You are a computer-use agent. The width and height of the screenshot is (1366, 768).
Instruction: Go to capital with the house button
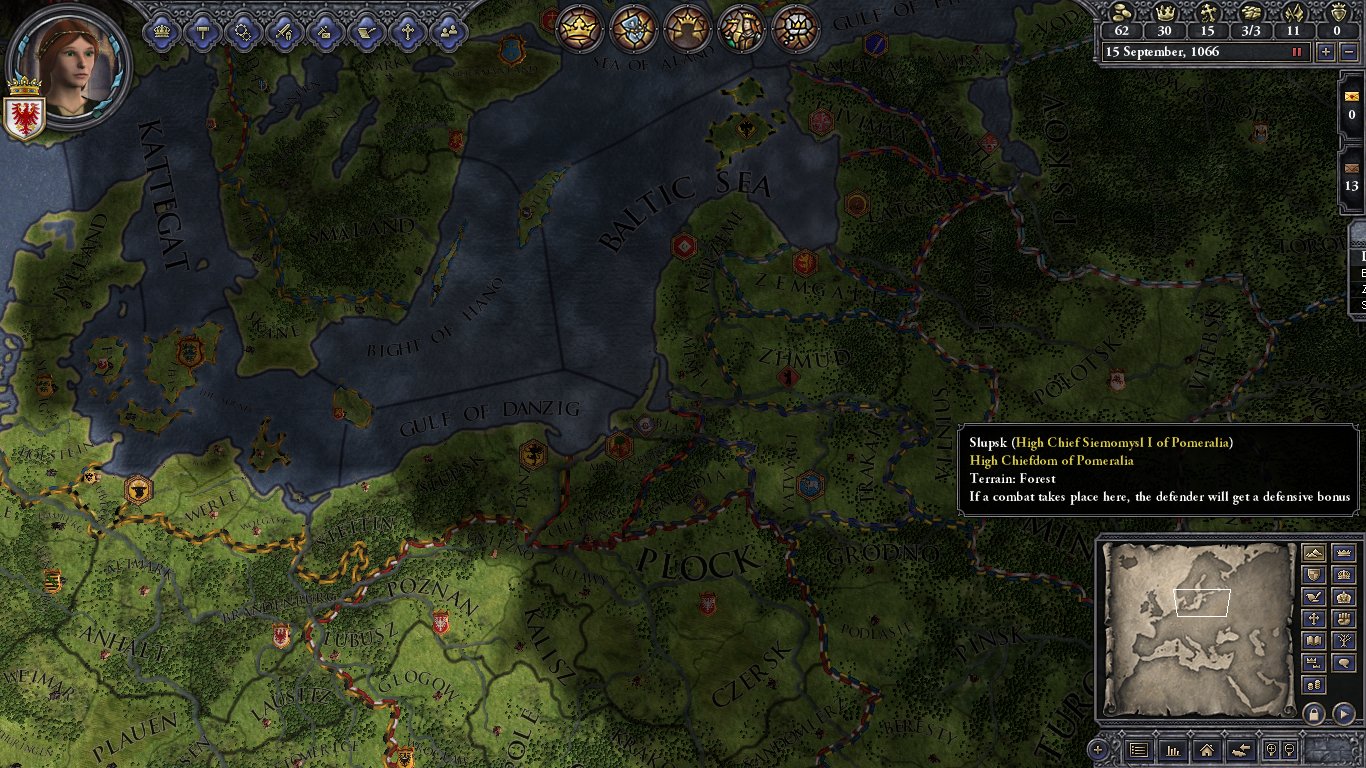[1206, 749]
